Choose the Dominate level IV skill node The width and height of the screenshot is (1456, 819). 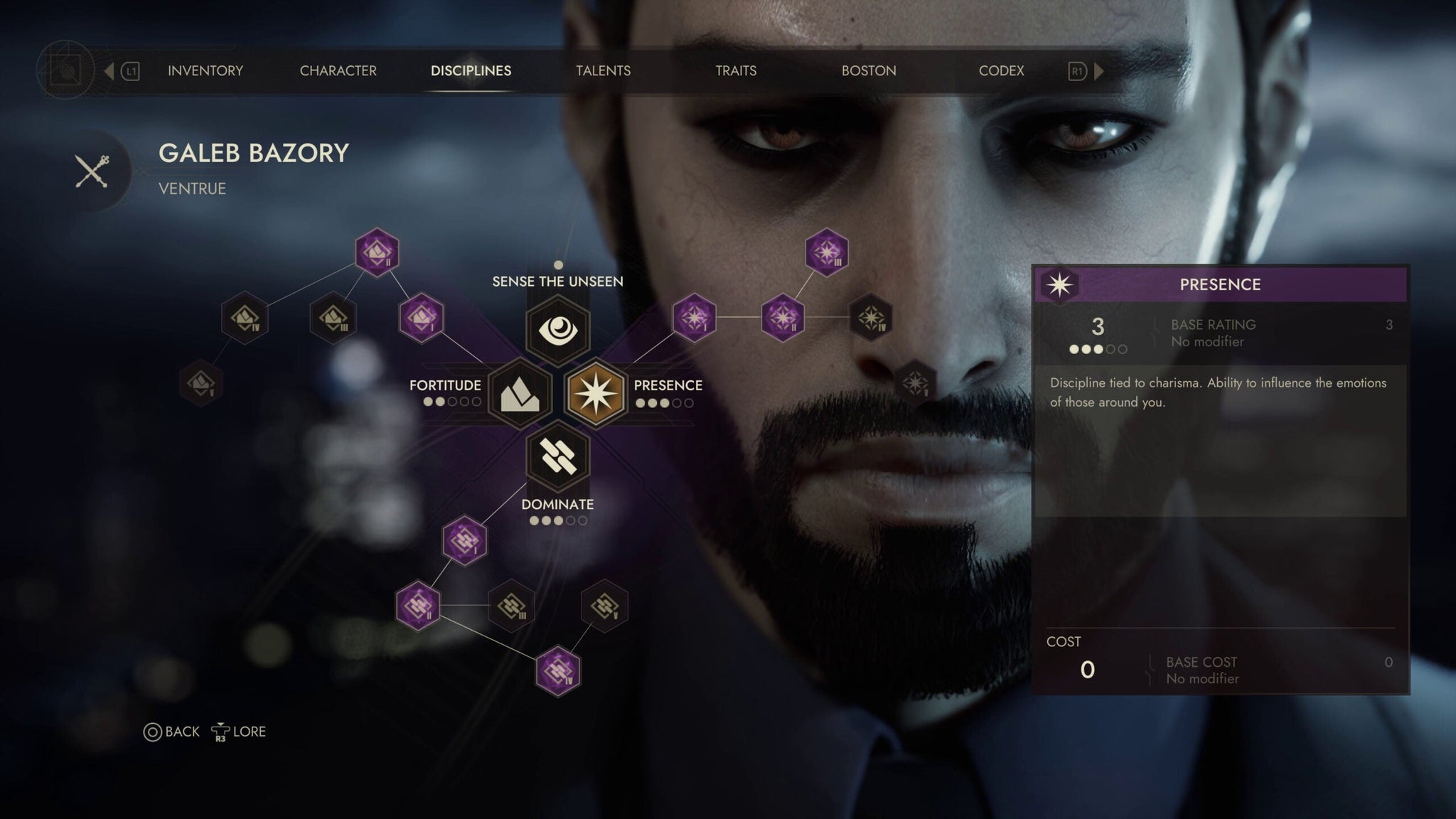point(557,670)
